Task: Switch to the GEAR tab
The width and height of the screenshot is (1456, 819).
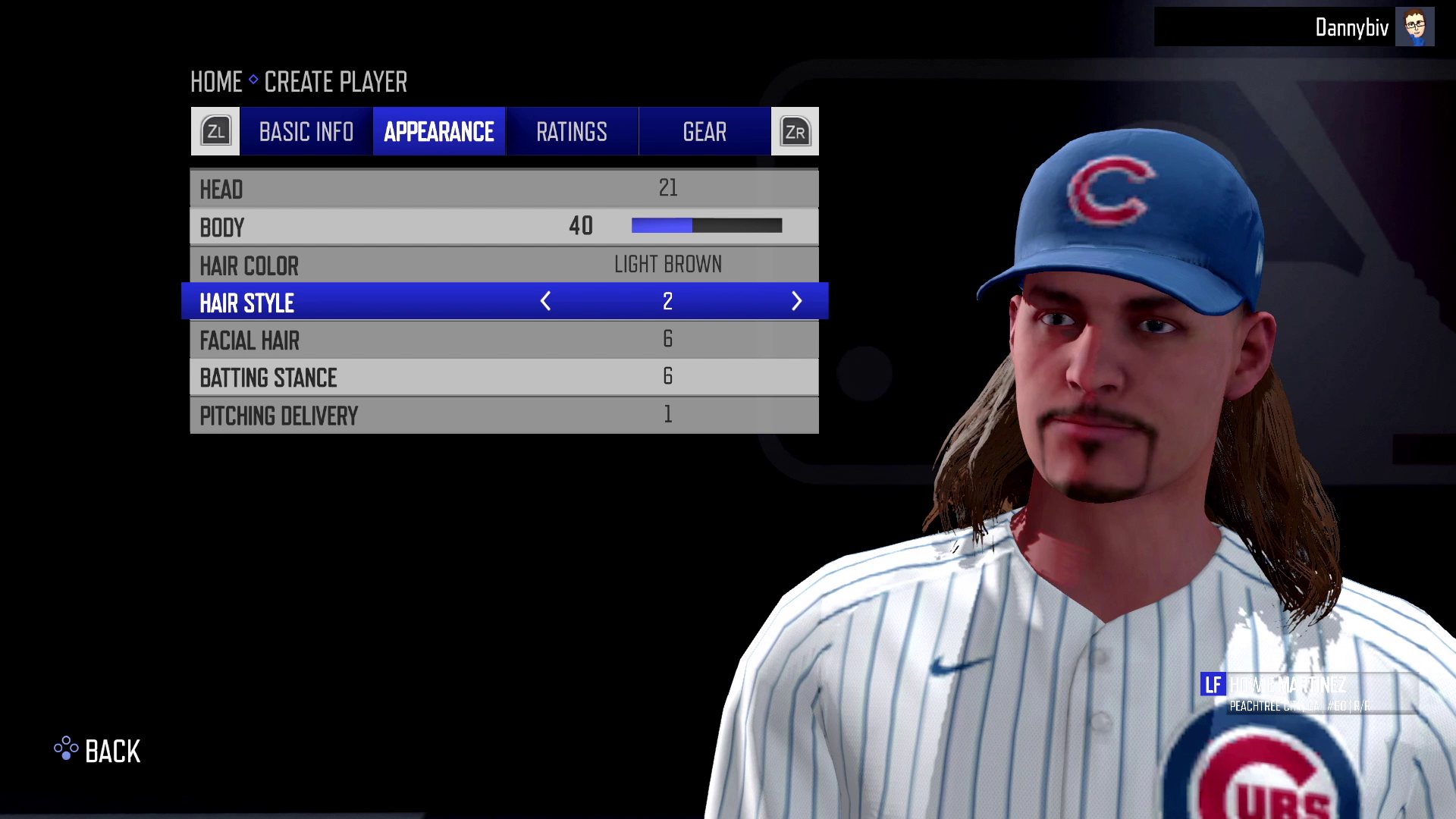Action: (x=704, y=131)
